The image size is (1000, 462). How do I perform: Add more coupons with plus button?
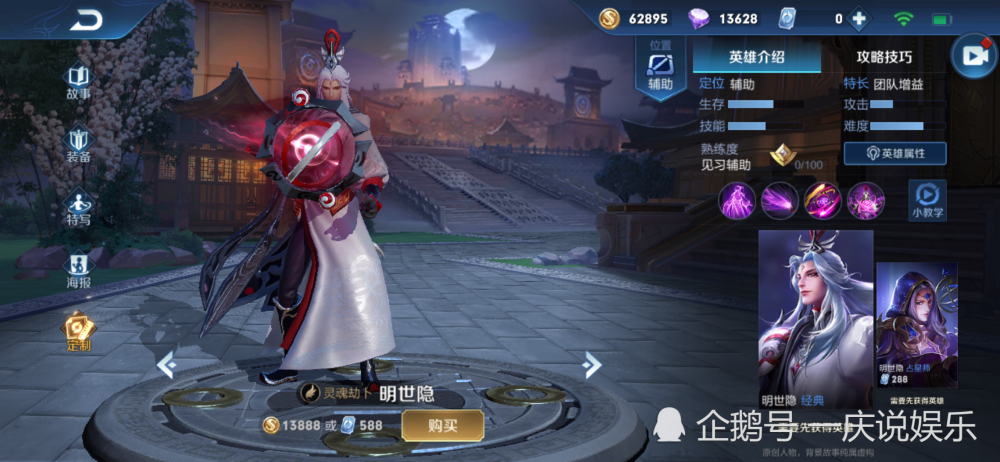click(858, 18)
